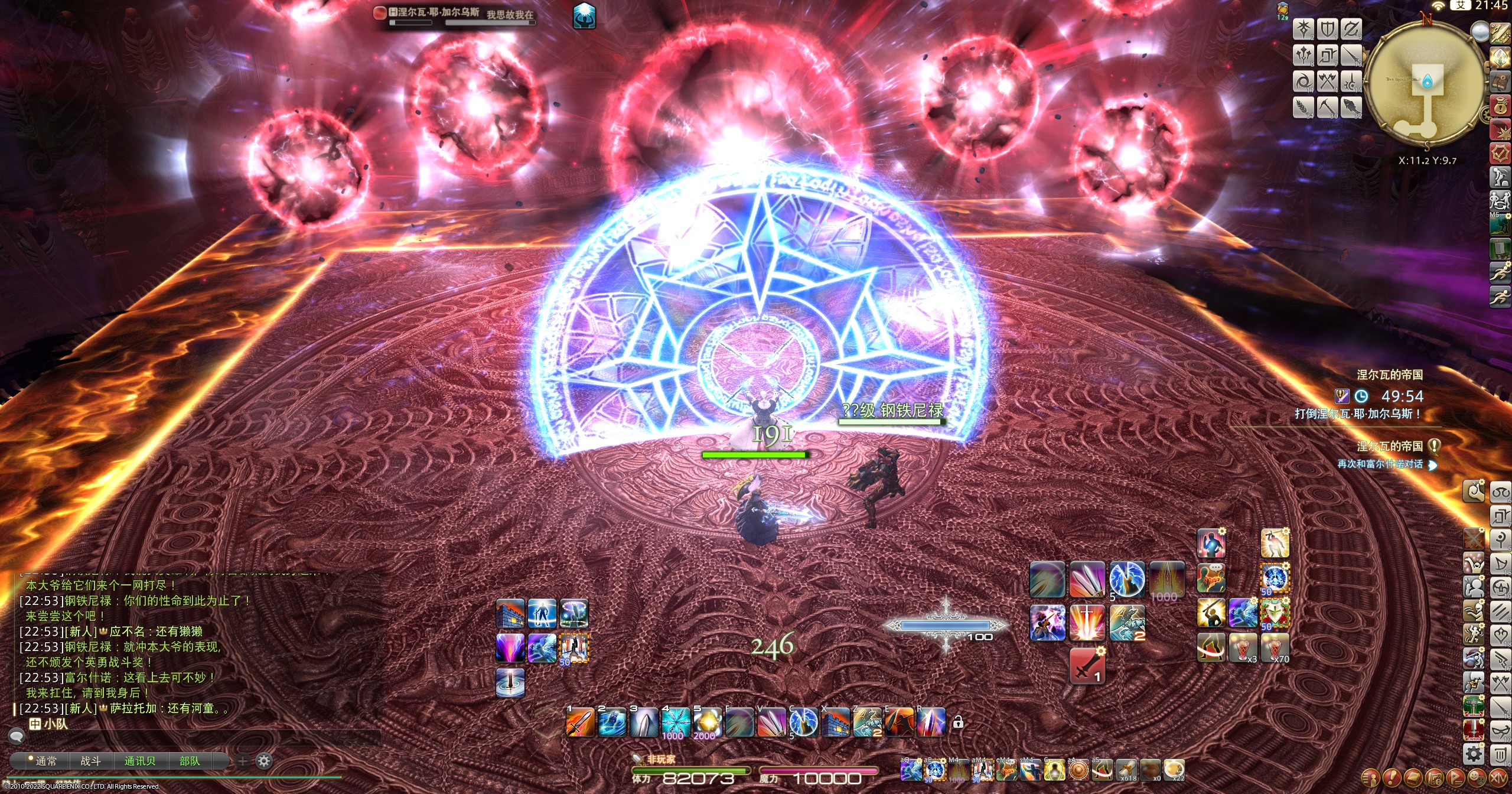1512x794 pixels.
Task: Click 再次和富尔什诺对话 quest objective
Action: coord(1380,464)
